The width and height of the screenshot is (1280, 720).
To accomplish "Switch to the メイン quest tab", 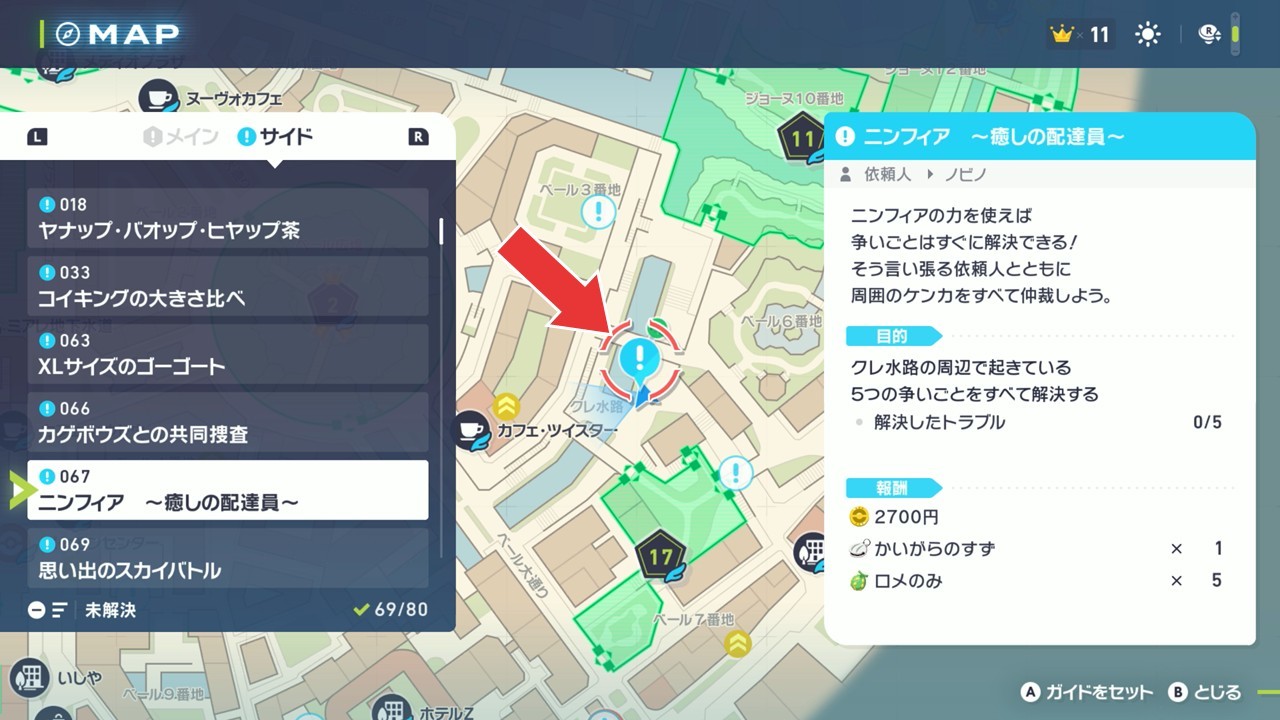I will pyautogui.click(x=181, y=137).
